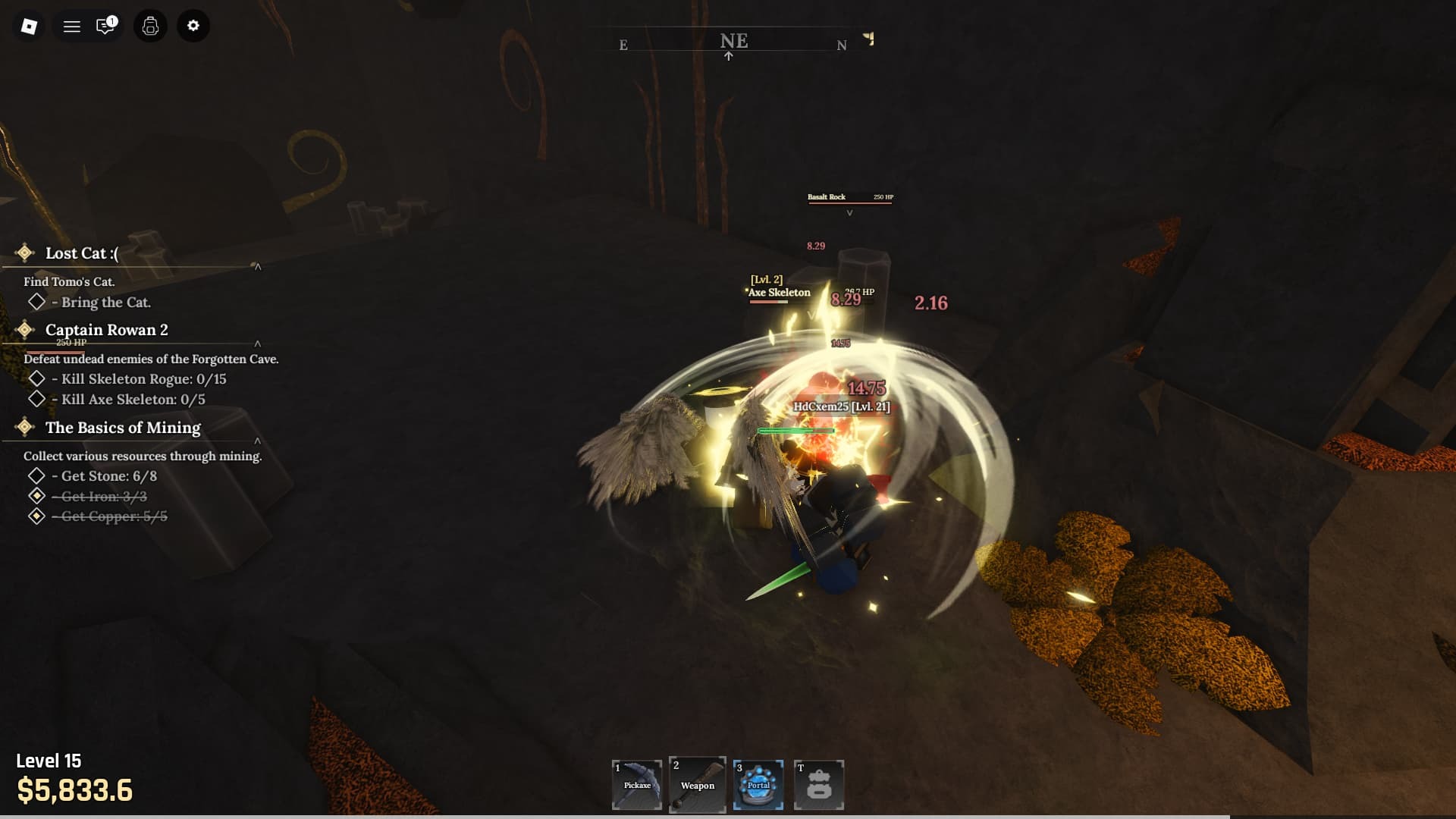
Task: Open the backpack icon in top bar
Action: click(x=150, y=27)
